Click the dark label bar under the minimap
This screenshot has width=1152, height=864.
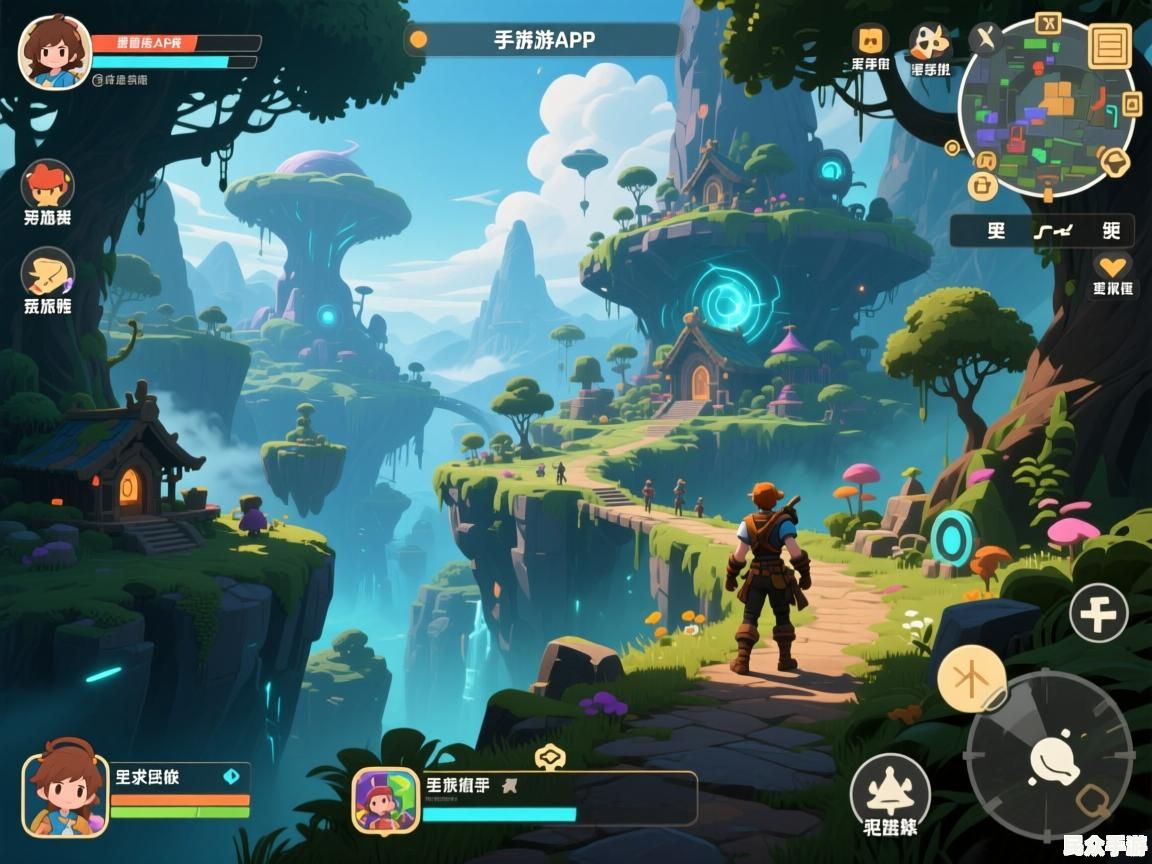(1041, 231)
